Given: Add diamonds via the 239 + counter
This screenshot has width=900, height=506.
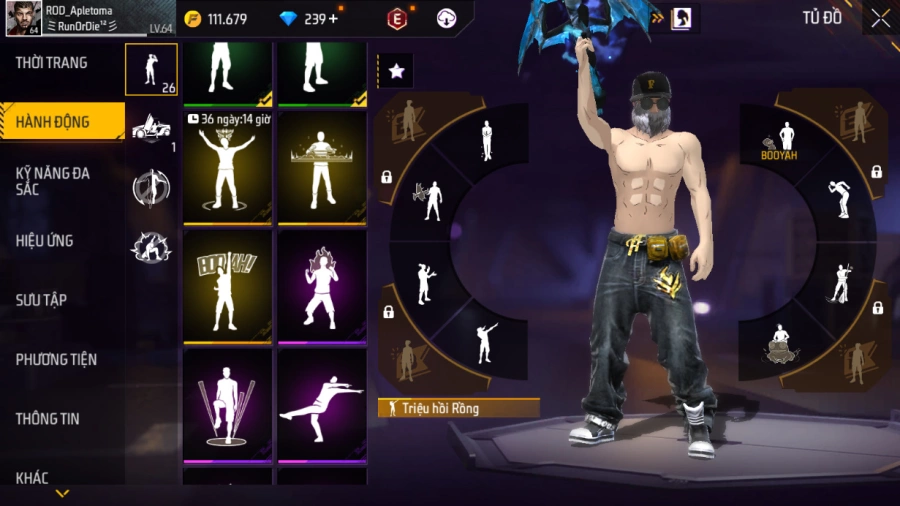Looking at the screenshot, I should coord(308,19).
